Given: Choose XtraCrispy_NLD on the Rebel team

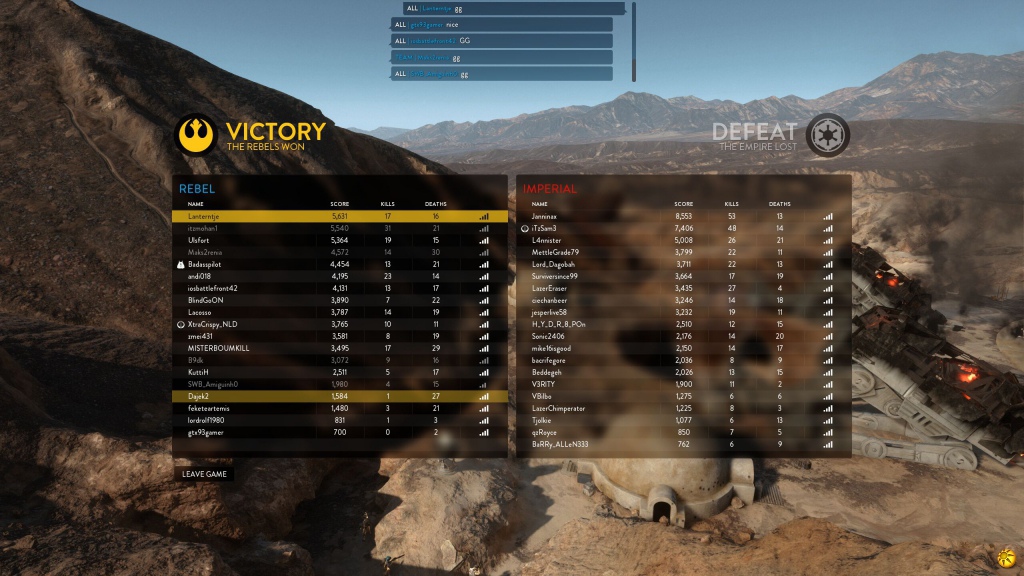Looking at the screenshot, I should click(340, 324).
